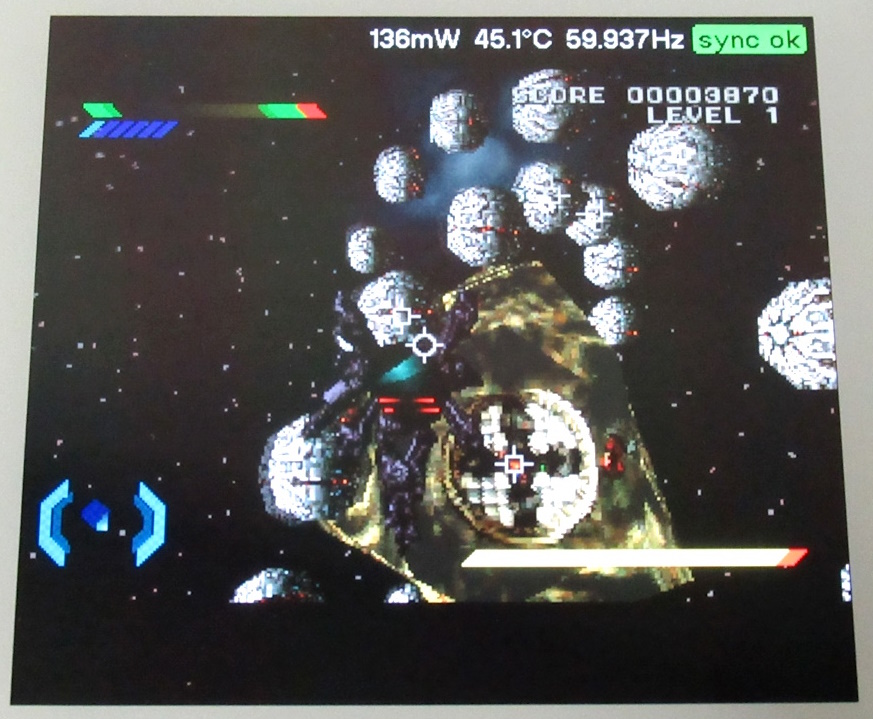The image size is (873, 719).
Task: Click the green sync ok badge
Action: click(749, 40)
